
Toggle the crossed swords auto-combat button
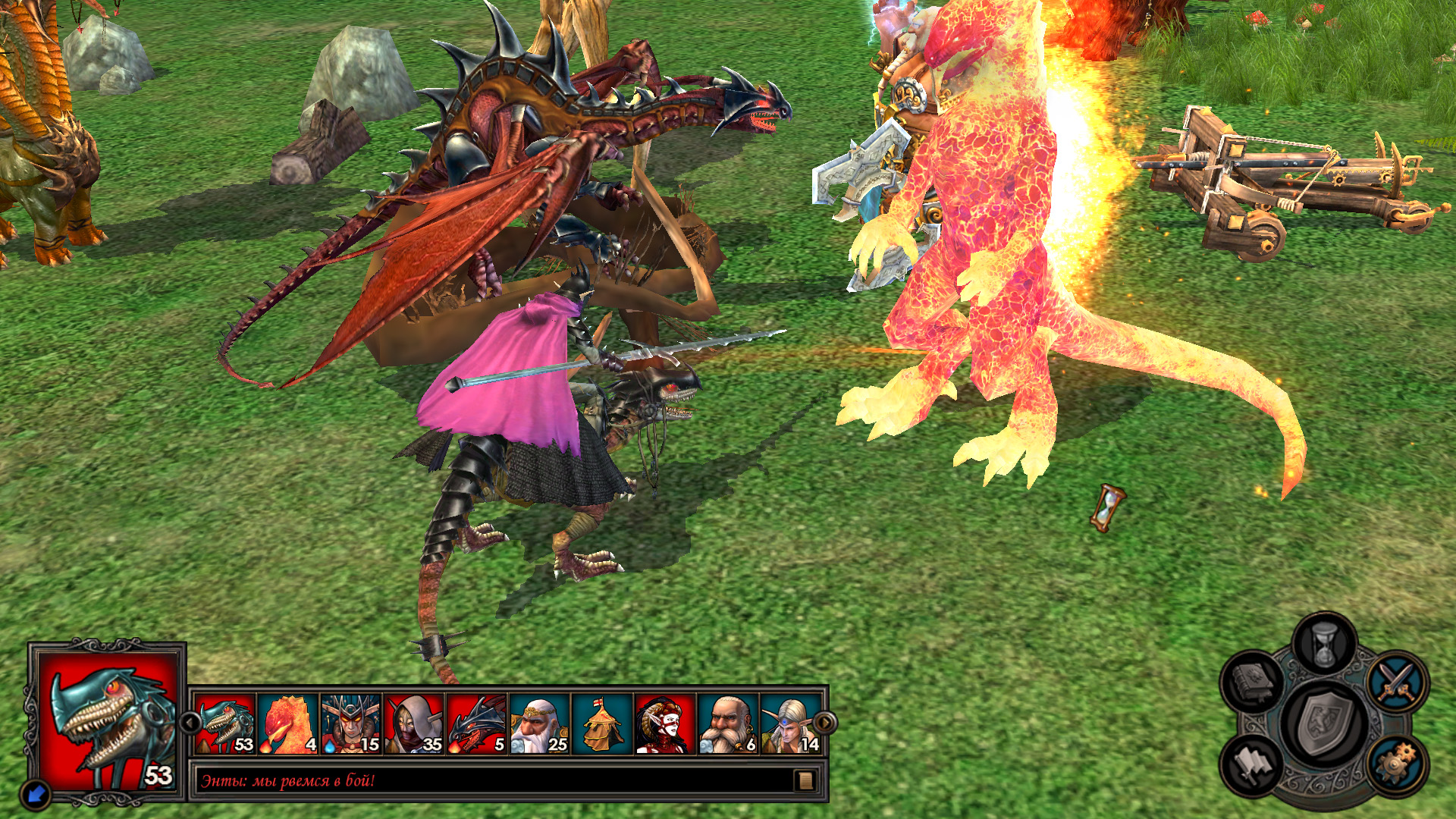pyautogui.click(x=1397, y=680)
